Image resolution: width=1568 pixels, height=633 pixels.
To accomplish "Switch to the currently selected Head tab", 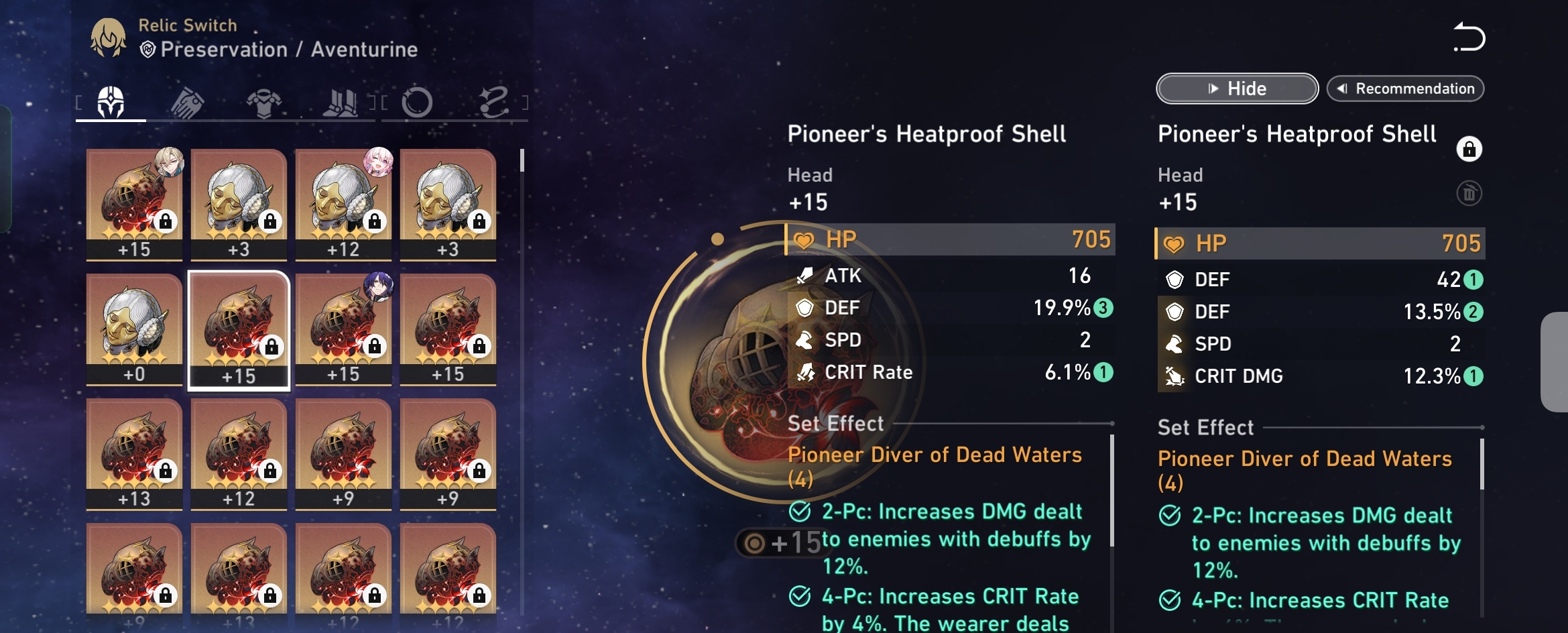I will [x=111, y=101].
